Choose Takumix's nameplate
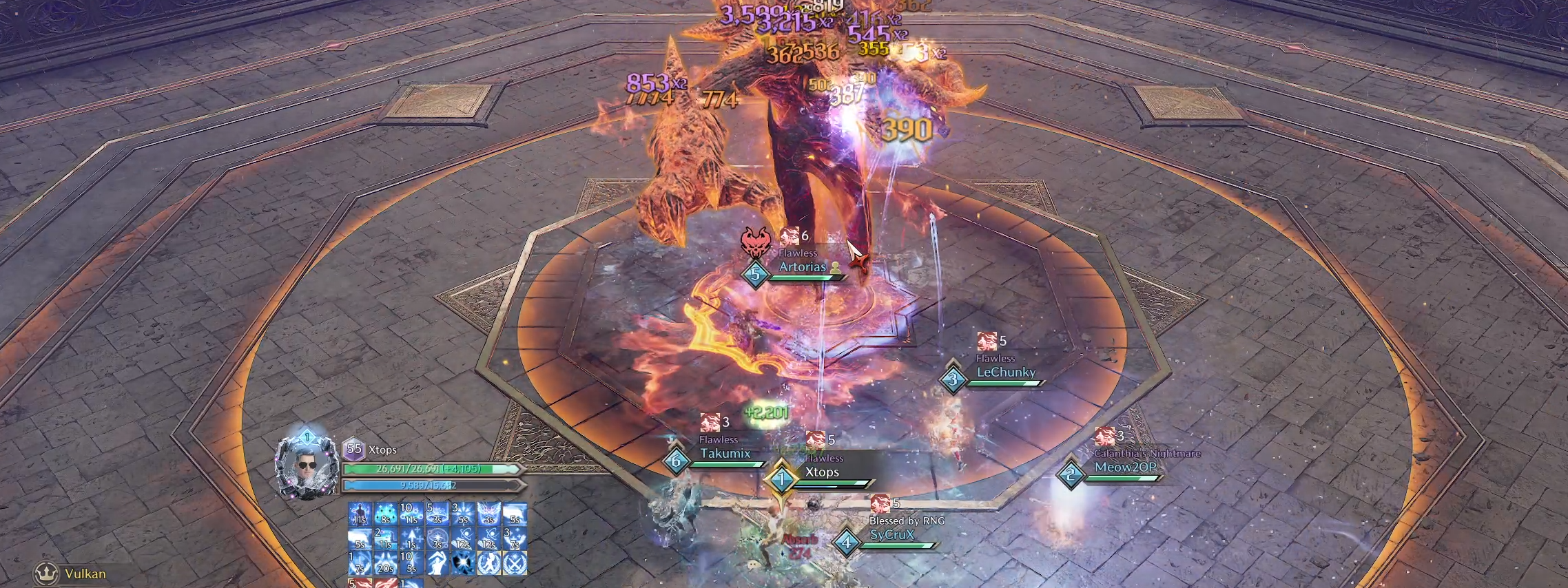The width and height of the screenshot is (1568, 588). [725, 454]
